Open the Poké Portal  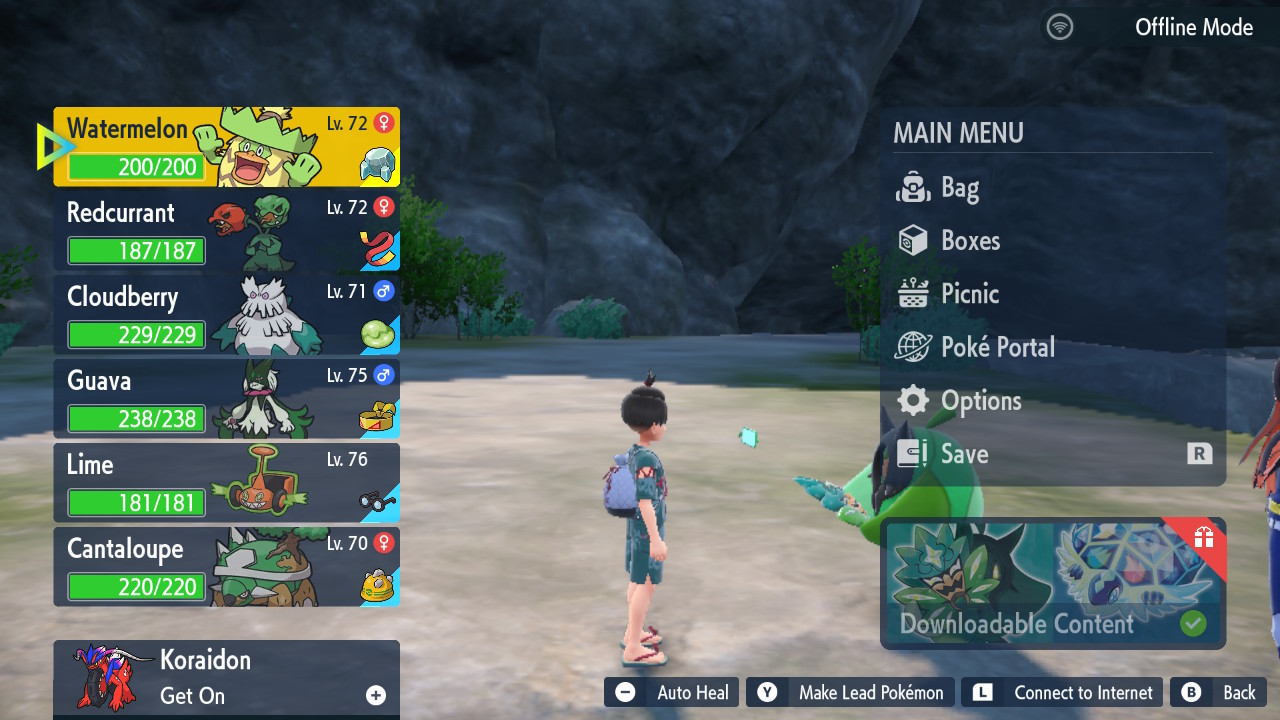click(997, 347)
